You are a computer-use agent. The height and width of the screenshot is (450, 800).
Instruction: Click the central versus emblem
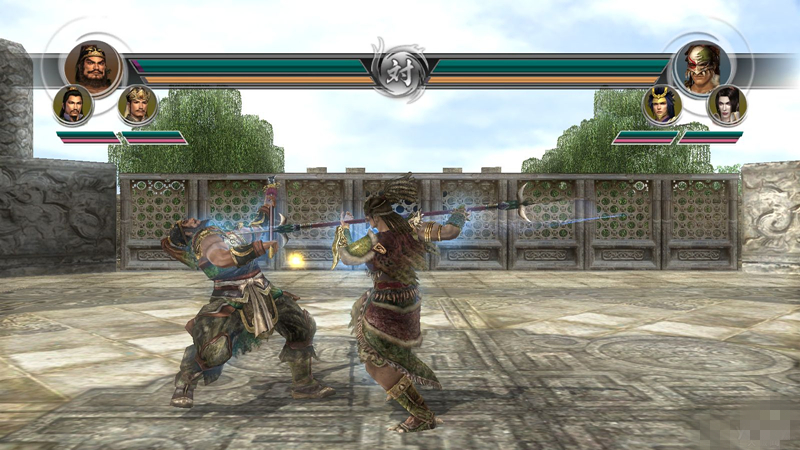pos(399,70)
